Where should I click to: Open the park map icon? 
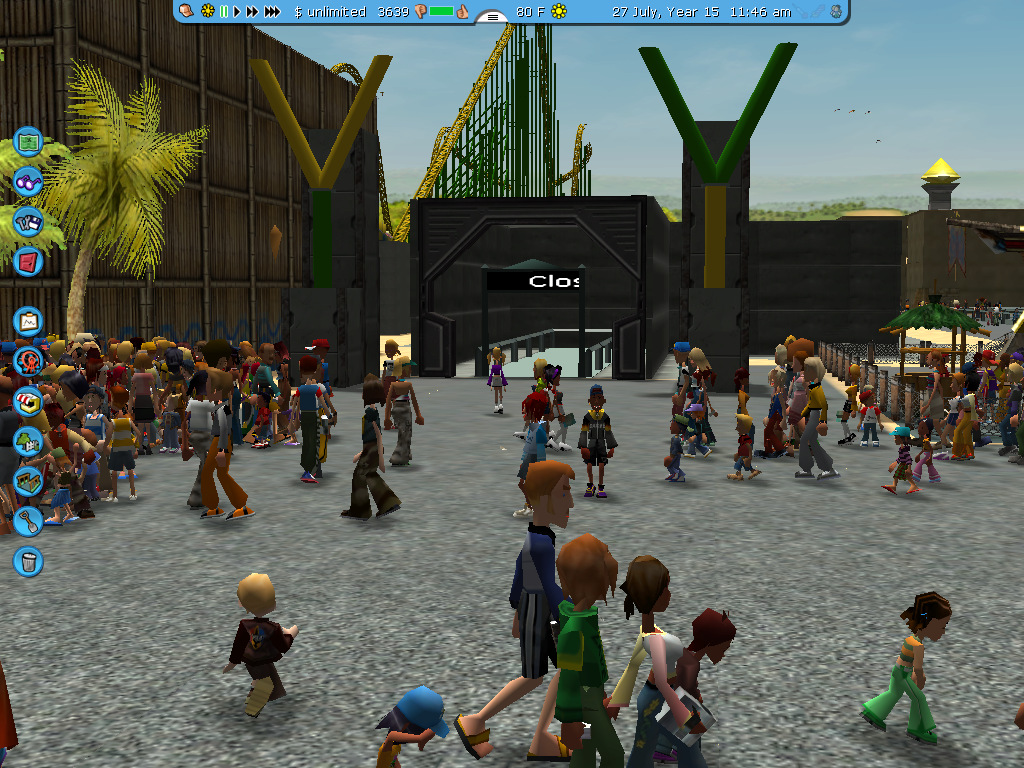(x=28, y=141)
